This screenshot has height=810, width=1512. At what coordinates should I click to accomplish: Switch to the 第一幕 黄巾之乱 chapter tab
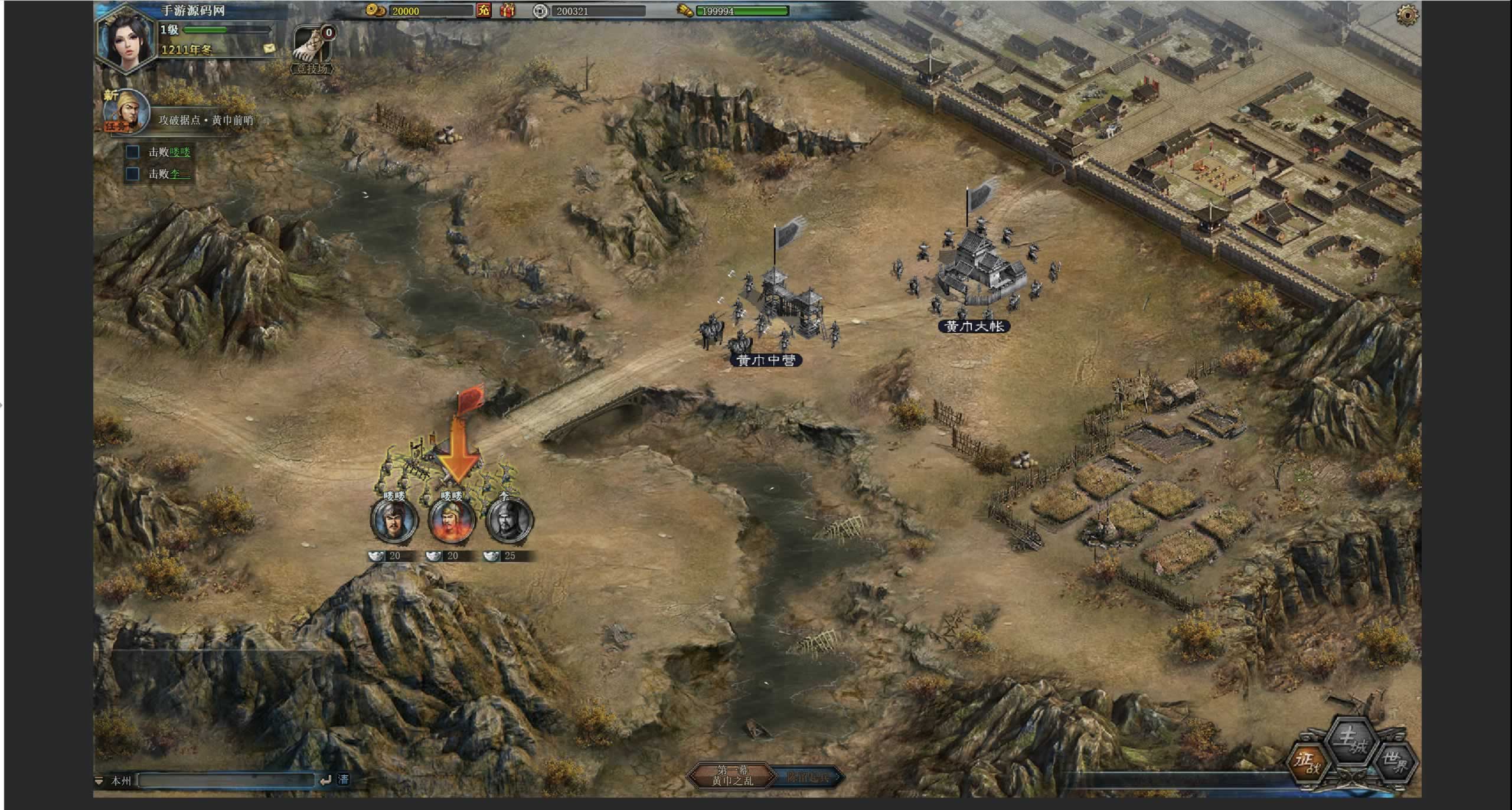click(x=732, y=775)
